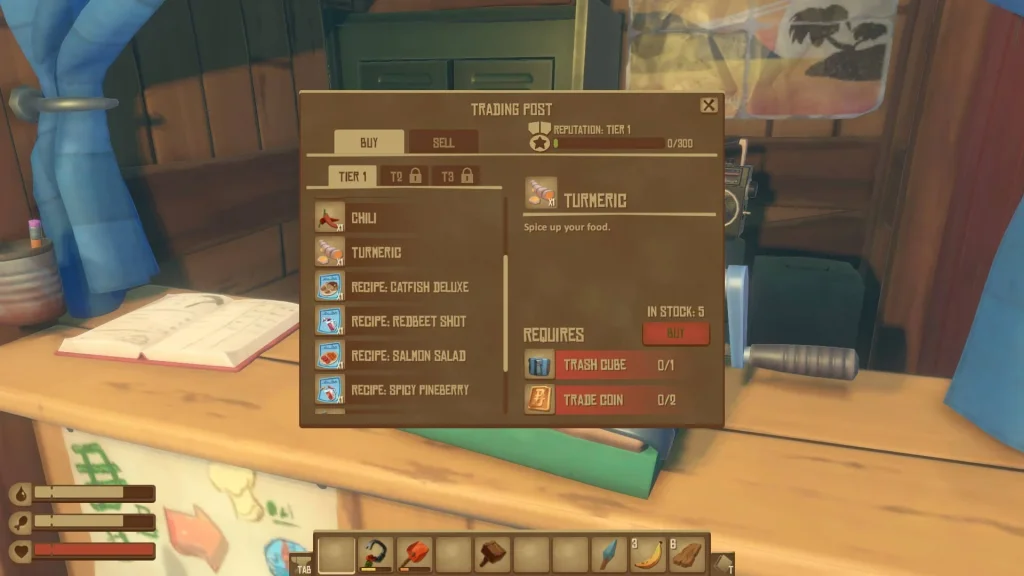Select the red shovel hotbar slot
Viewport: 1024px width, 576px height.
pyautogui.click(x=415, y=554)
